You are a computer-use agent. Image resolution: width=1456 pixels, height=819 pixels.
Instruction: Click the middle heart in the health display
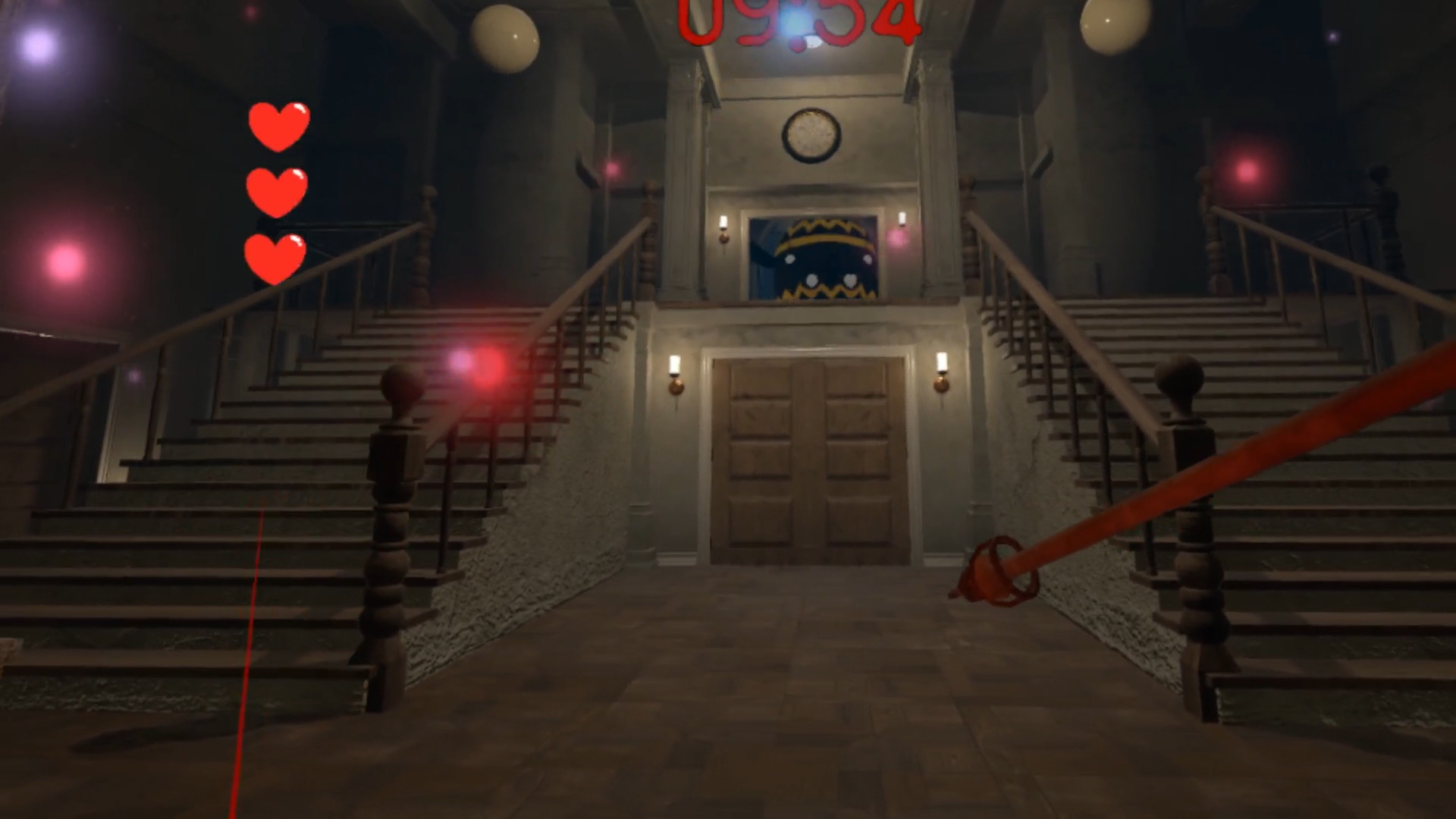pos(278,193)
